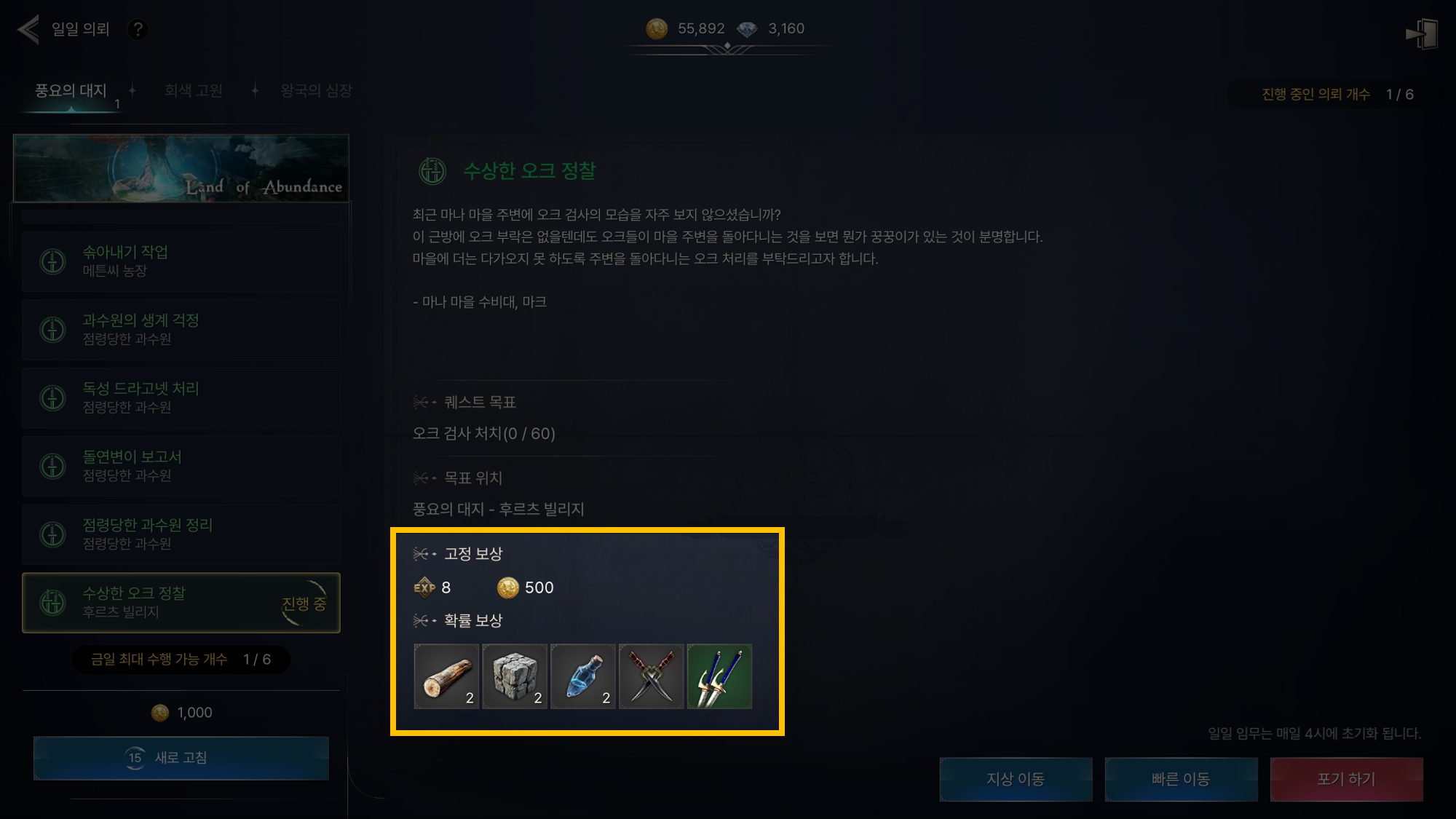Go back from the 일일 의뢰 screen
The image size is (1456, 819).
pyautogui.click(x=28, y=30)
